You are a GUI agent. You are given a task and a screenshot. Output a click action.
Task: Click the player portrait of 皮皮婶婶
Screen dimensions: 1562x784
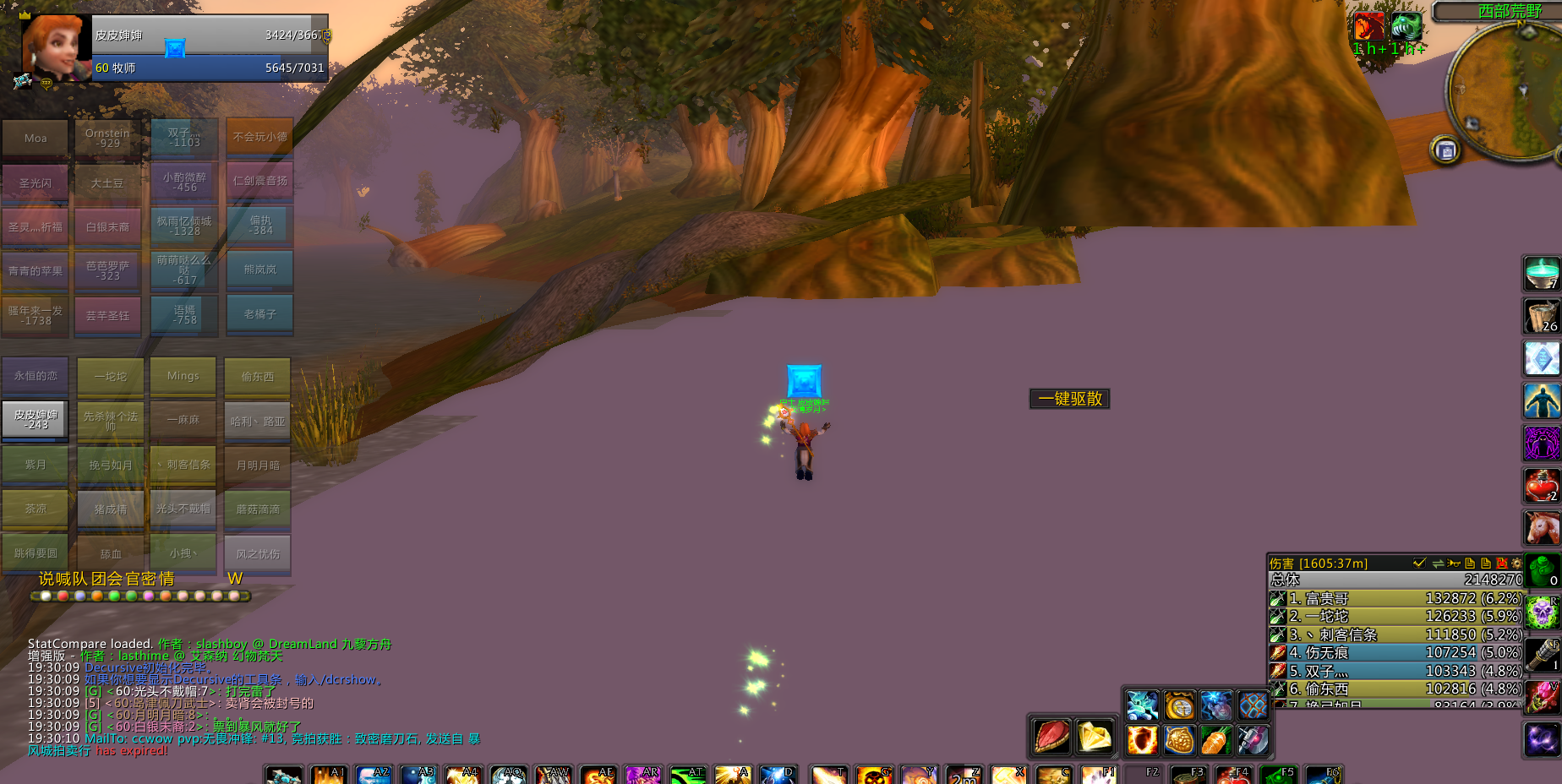(x=56, y=46)
